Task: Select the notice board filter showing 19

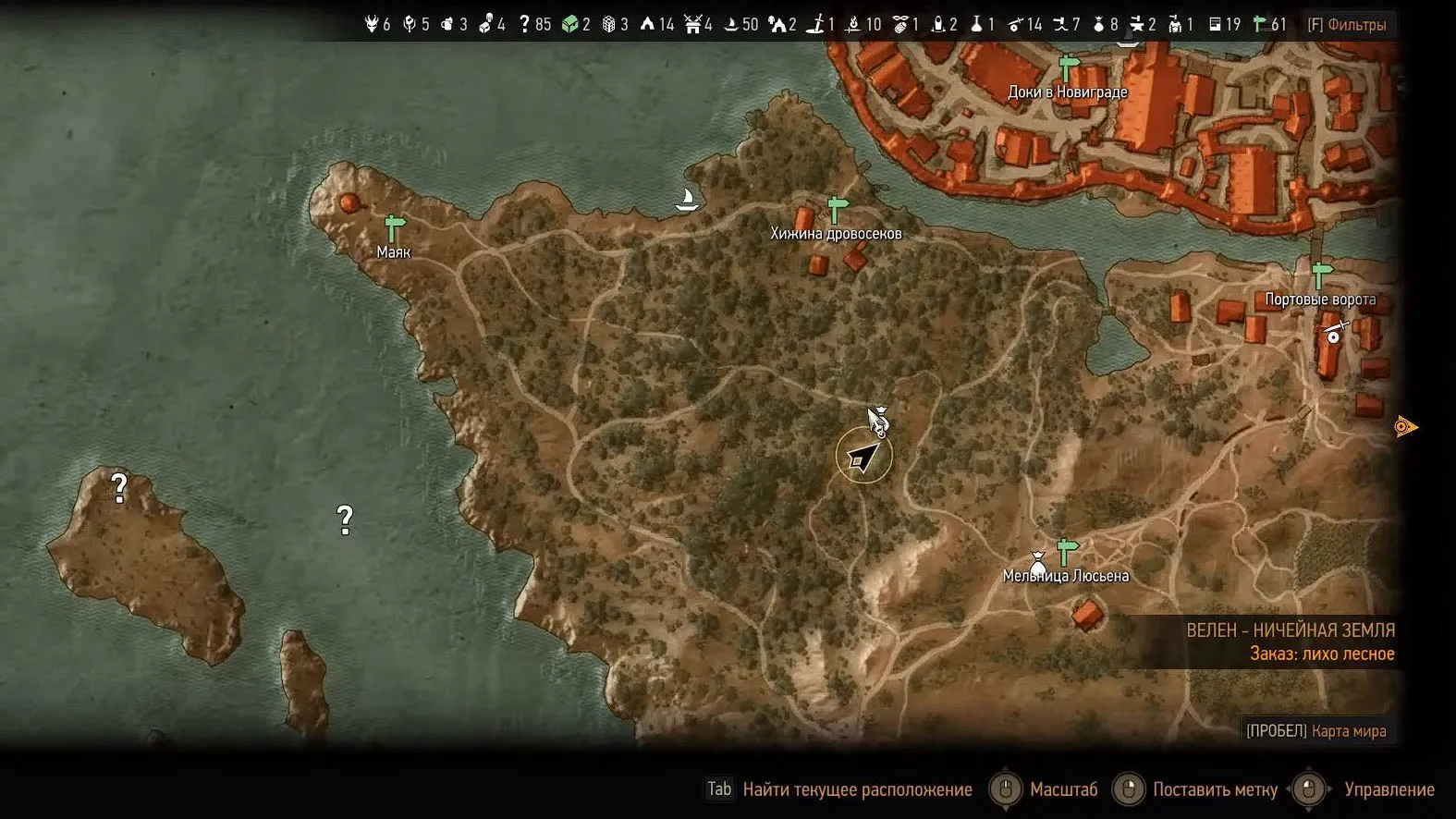Action: pyautogui.click(x=1224, y=25)
